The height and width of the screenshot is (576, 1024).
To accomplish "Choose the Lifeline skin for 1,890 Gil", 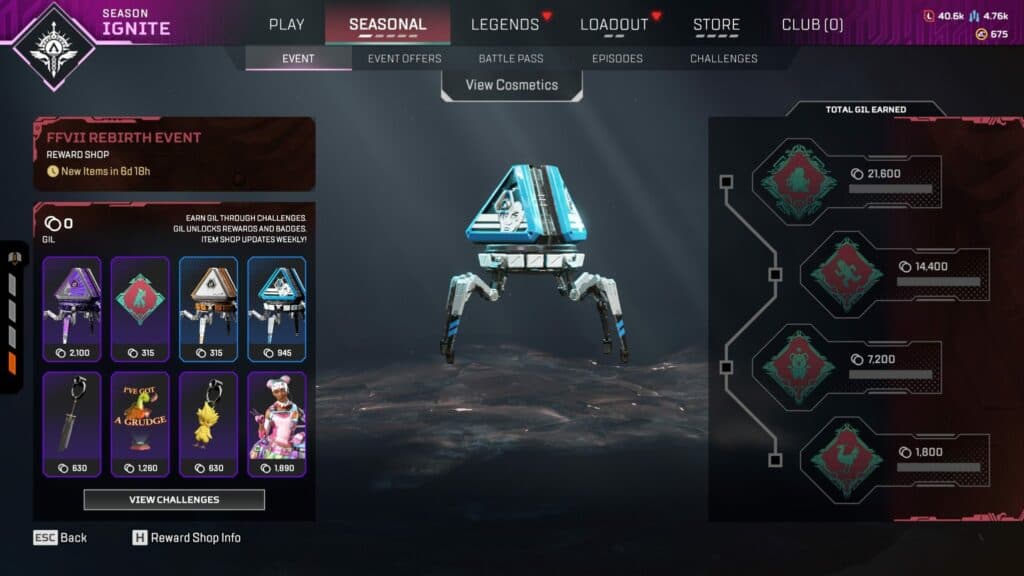I will (x=277, y=423).
